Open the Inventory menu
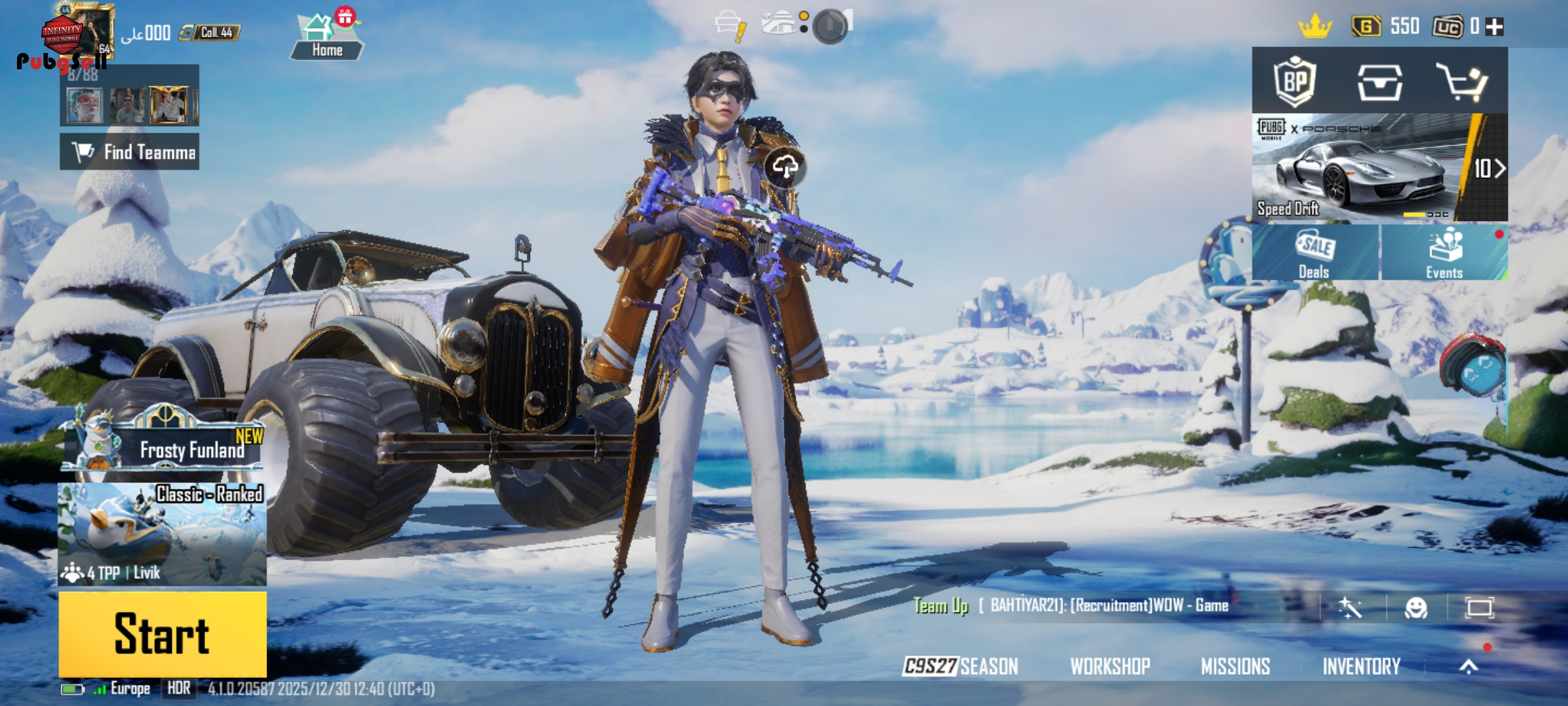 tap(1362, 666)
